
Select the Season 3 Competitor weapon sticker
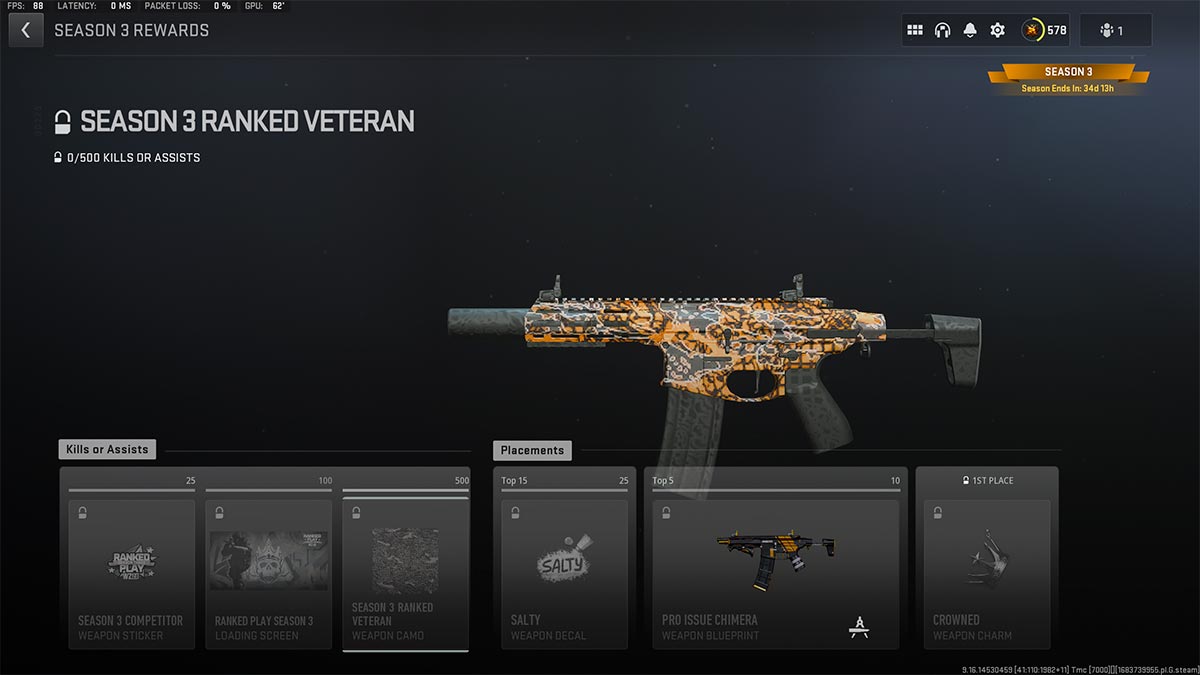131,573
